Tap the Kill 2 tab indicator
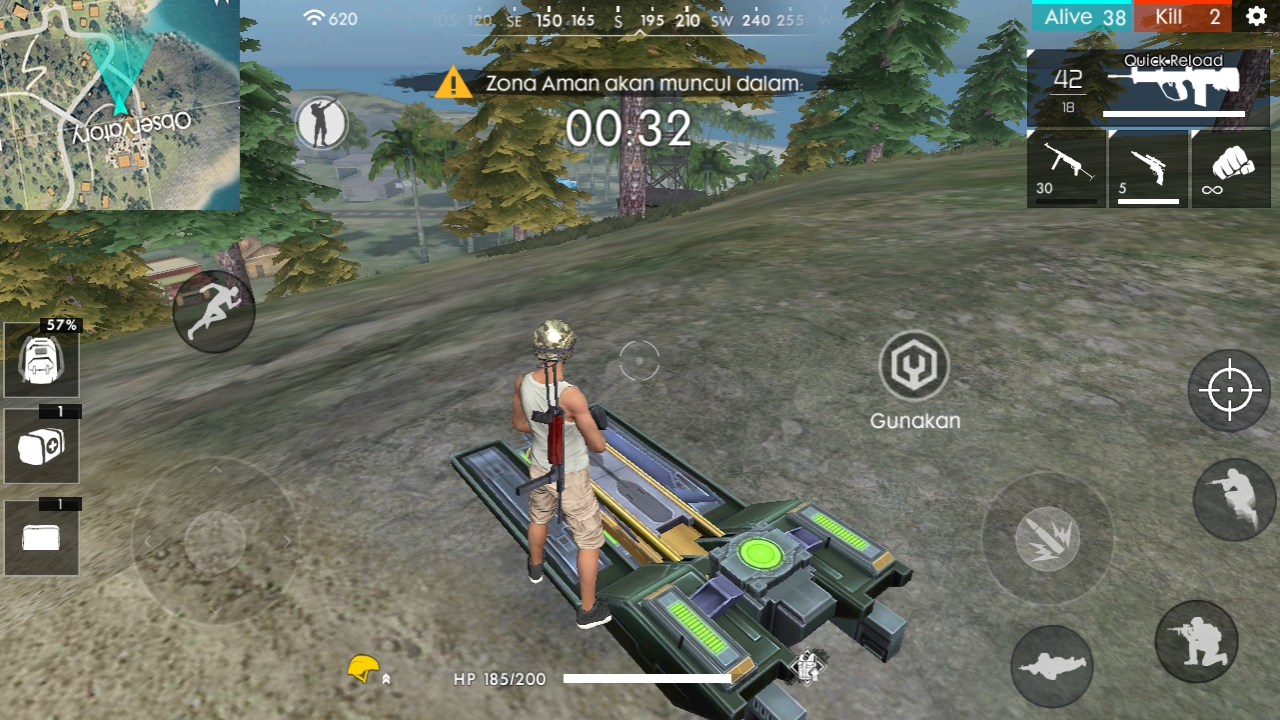The height and width of the screenshot is (720, 1280). 1183,16
